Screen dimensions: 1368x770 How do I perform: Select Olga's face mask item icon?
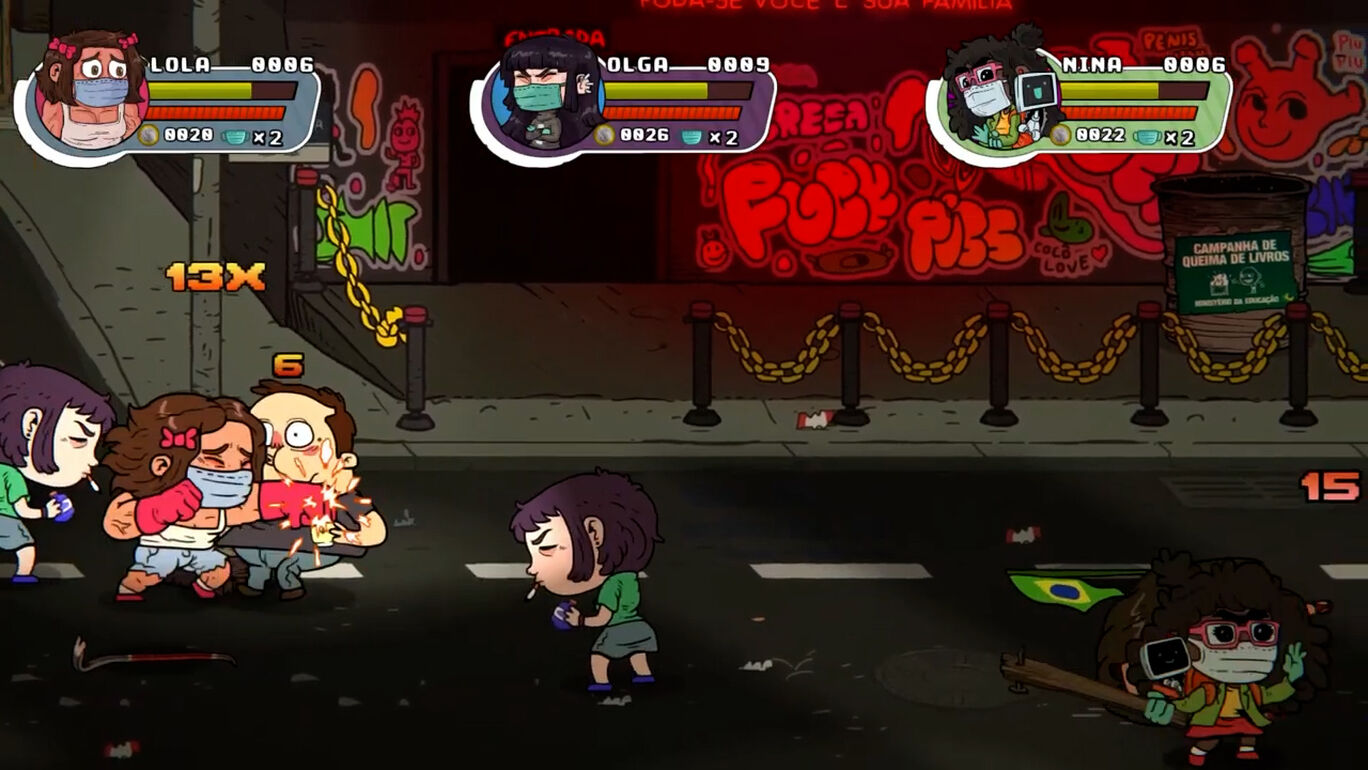tap(692, 137)
